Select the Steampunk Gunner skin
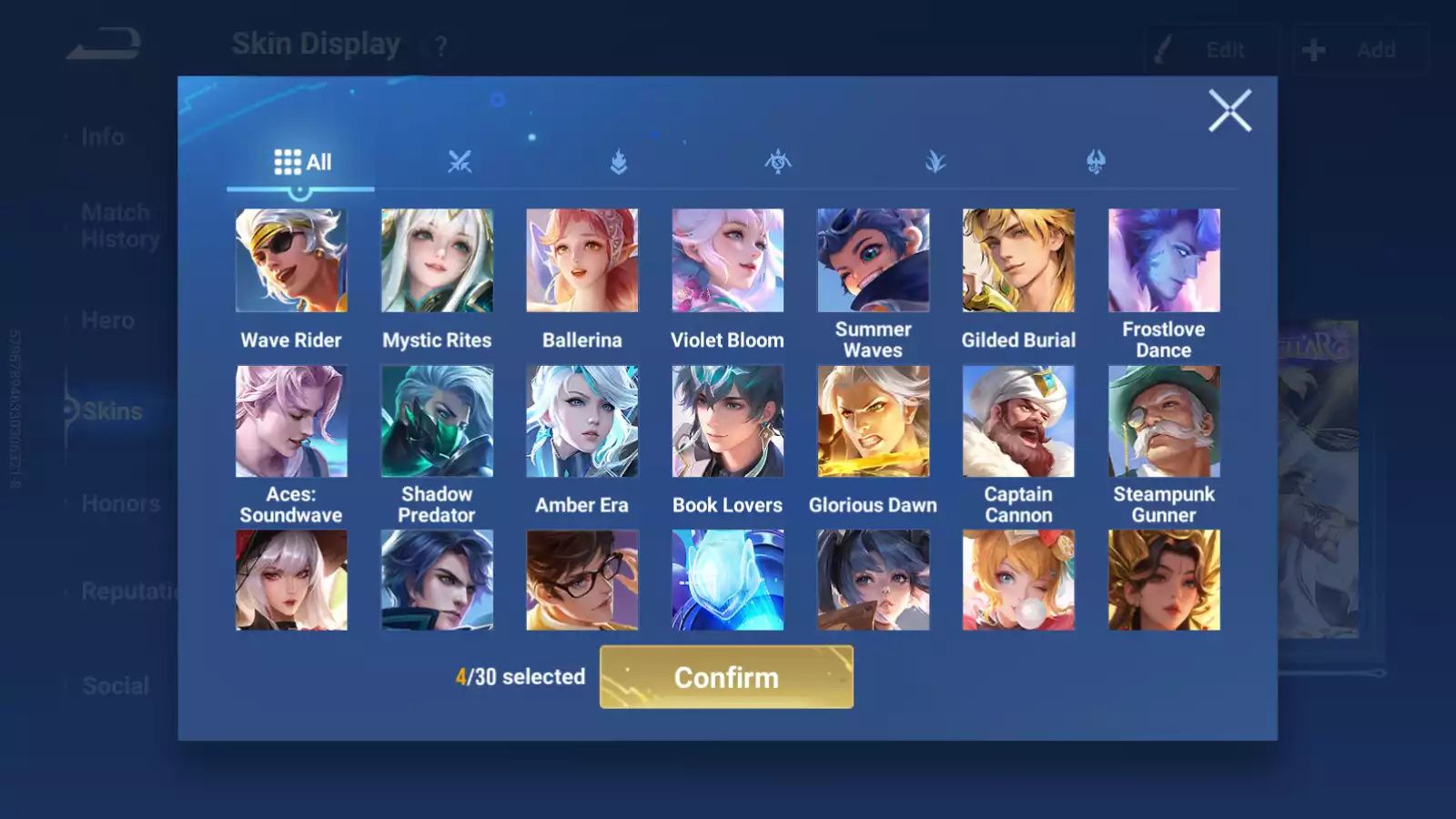 [1164, 421]
